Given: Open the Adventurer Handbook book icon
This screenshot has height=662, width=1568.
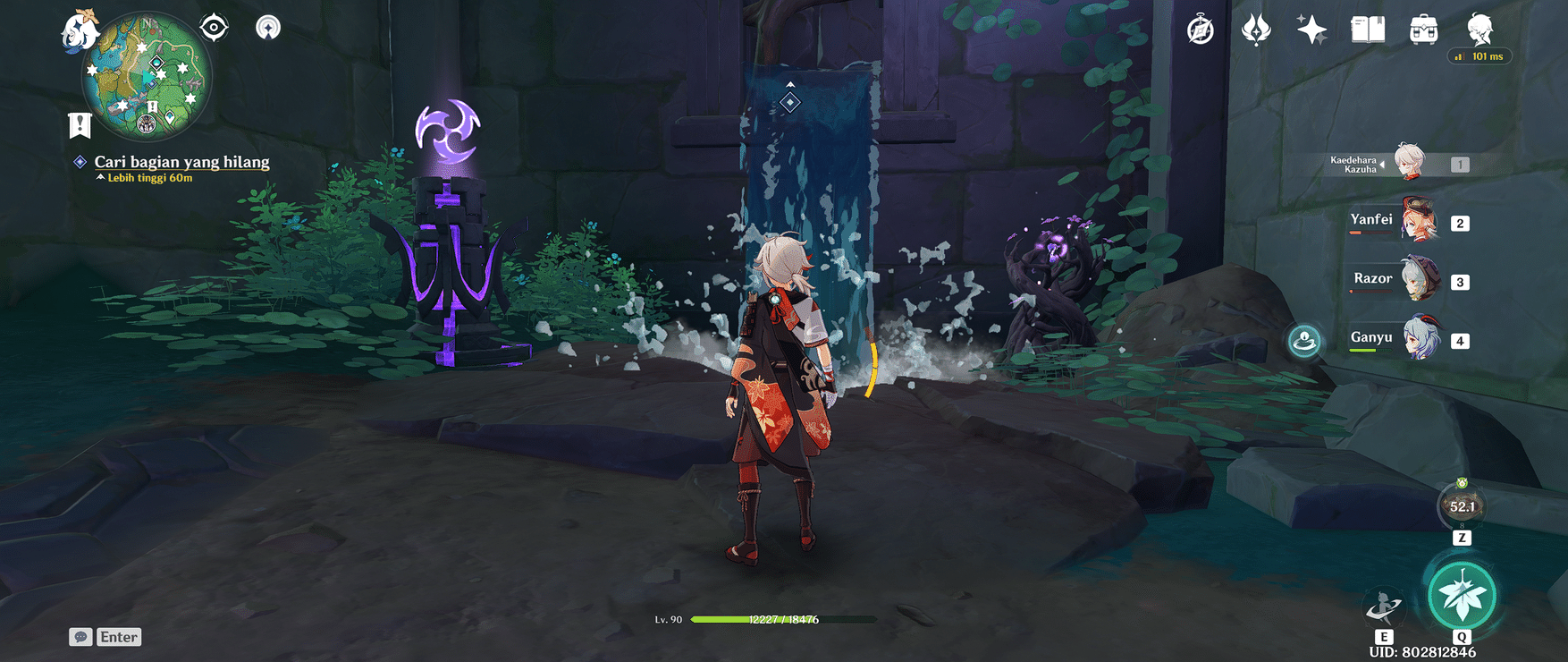Looking at the screenshot, I should [x=1367, y=30].
